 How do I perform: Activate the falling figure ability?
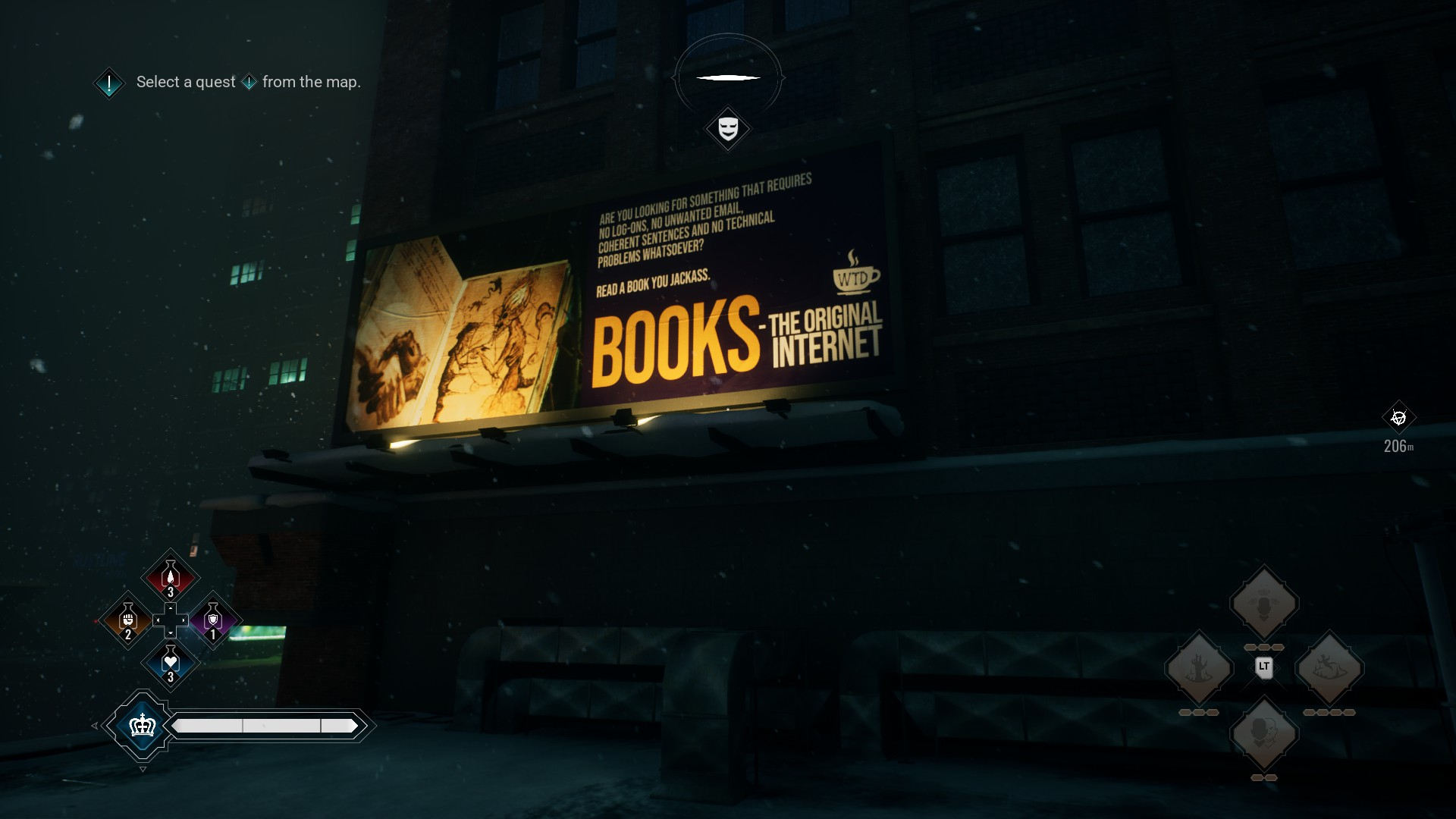click(1329, 668)
